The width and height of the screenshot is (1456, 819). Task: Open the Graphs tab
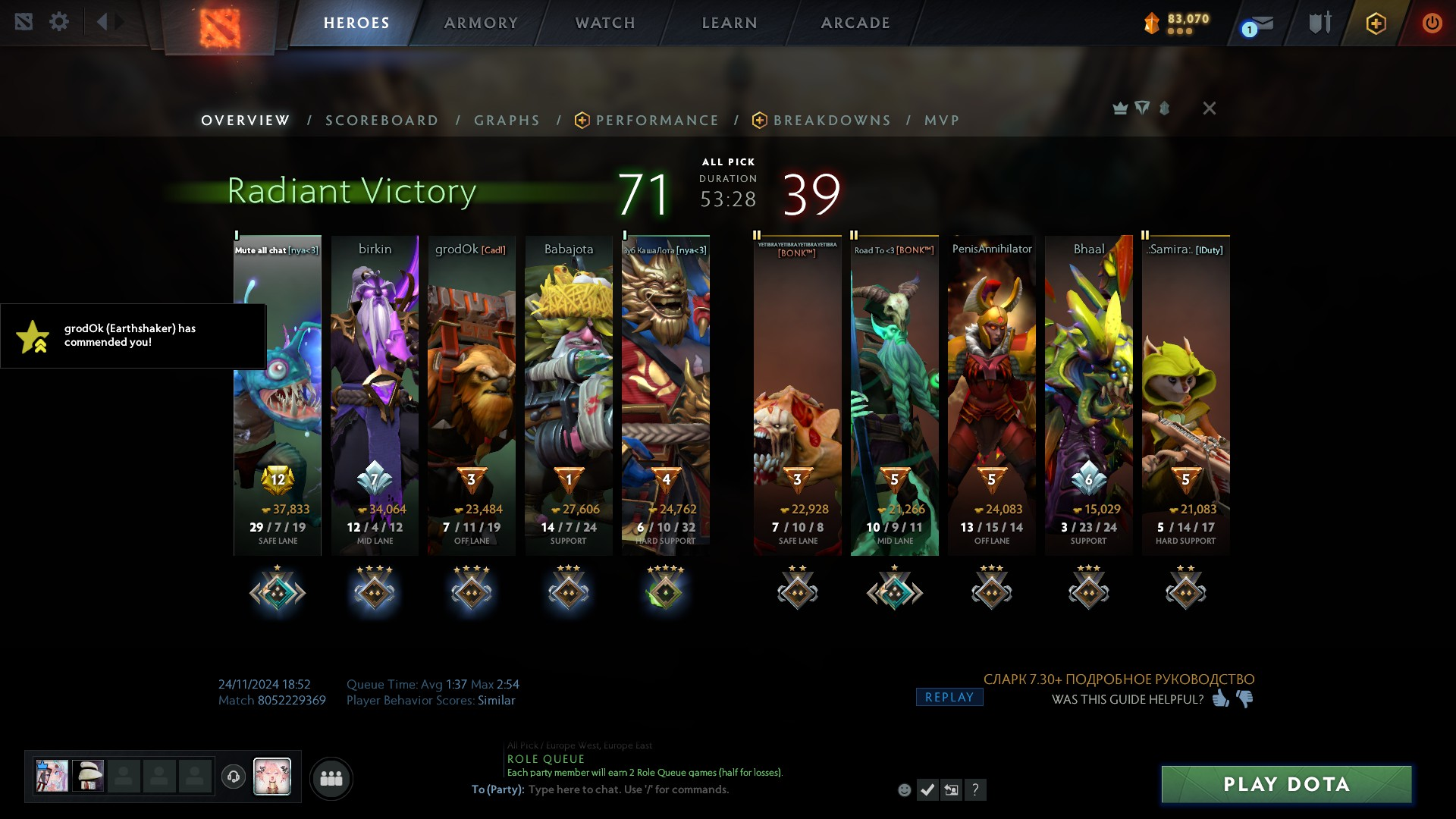point(507,121)
